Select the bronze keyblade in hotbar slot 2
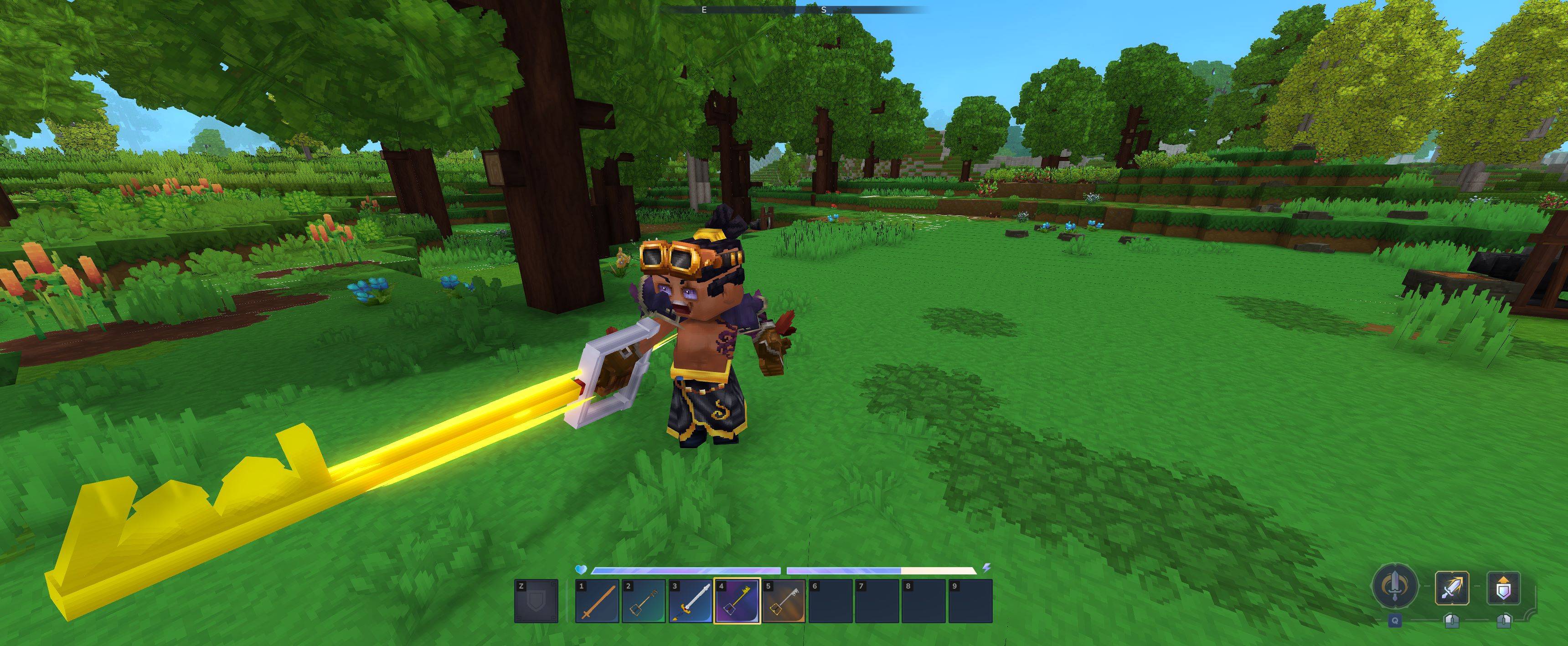This screenshot has width=1568, height=646. pyautogui.click(x=644, y=601)
